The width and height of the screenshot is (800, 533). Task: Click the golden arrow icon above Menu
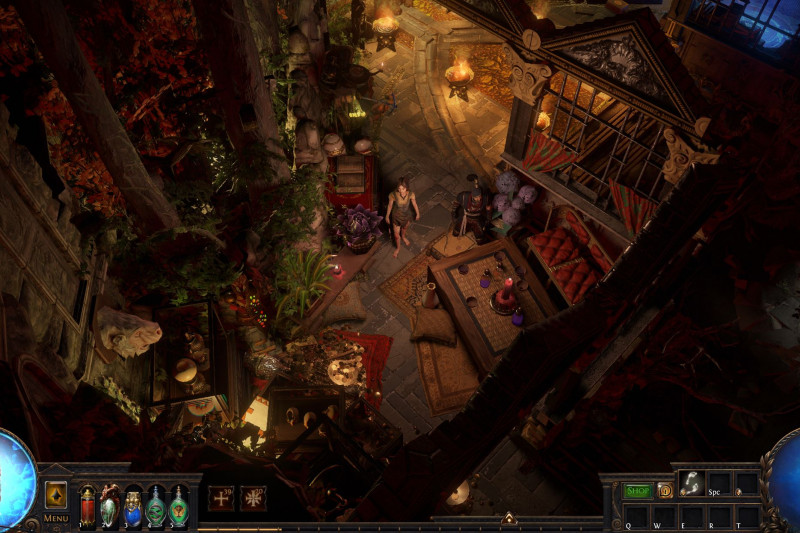coord(56,494)
